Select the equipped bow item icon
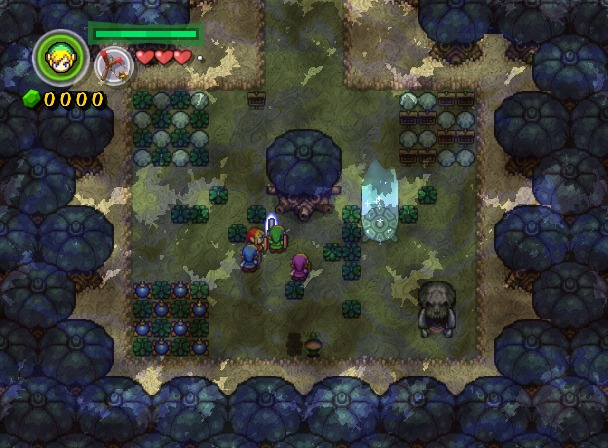 [x=111, y=64]
